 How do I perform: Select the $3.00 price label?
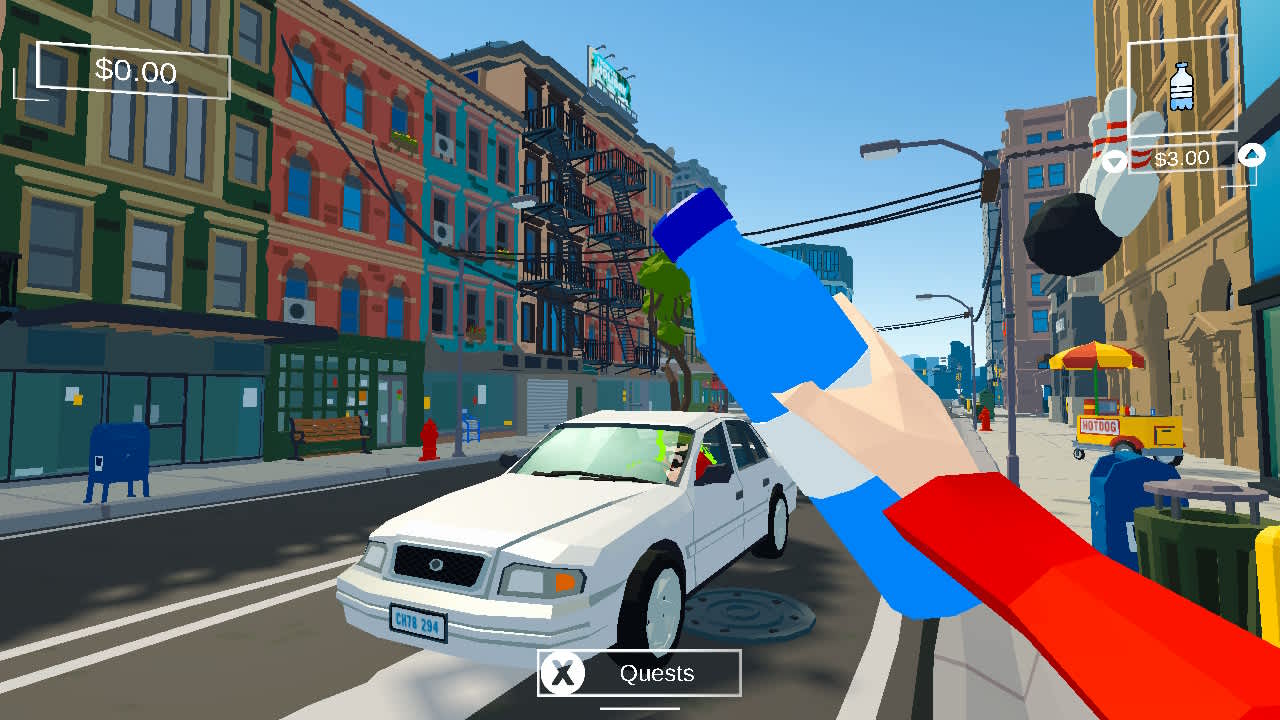tap(1182, 157)
